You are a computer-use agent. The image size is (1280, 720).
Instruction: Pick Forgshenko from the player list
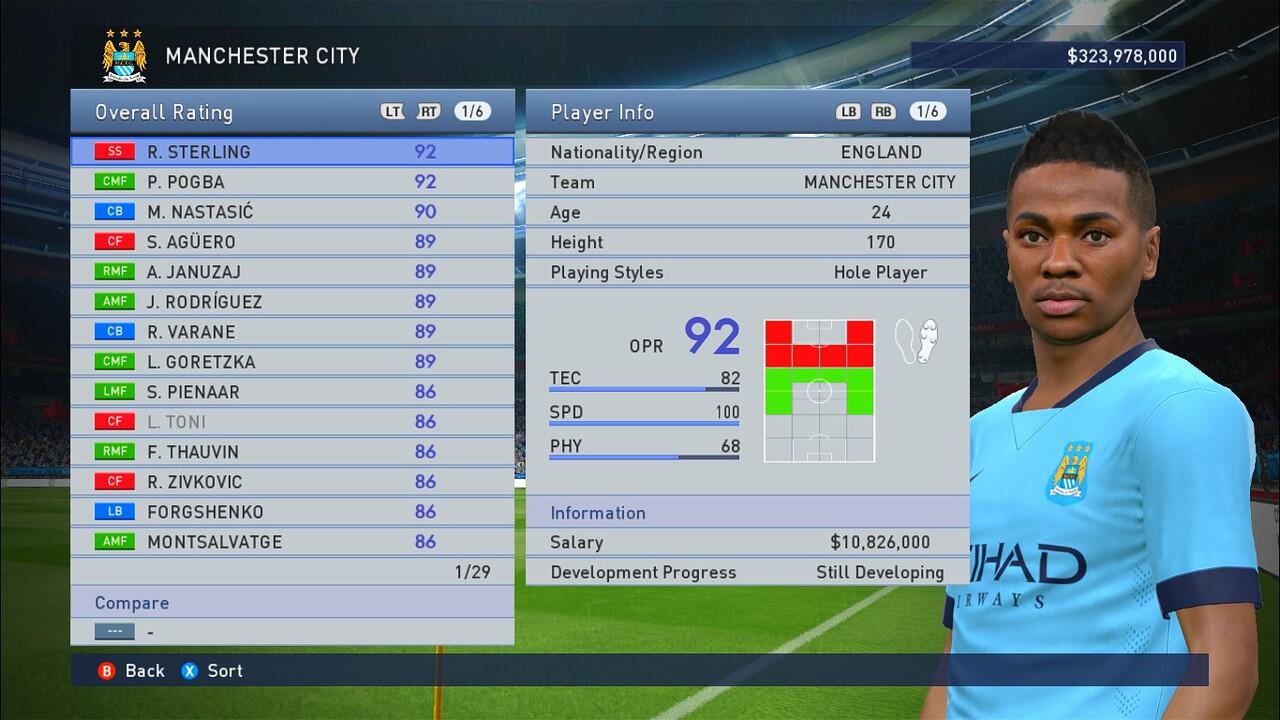point(292,512)
